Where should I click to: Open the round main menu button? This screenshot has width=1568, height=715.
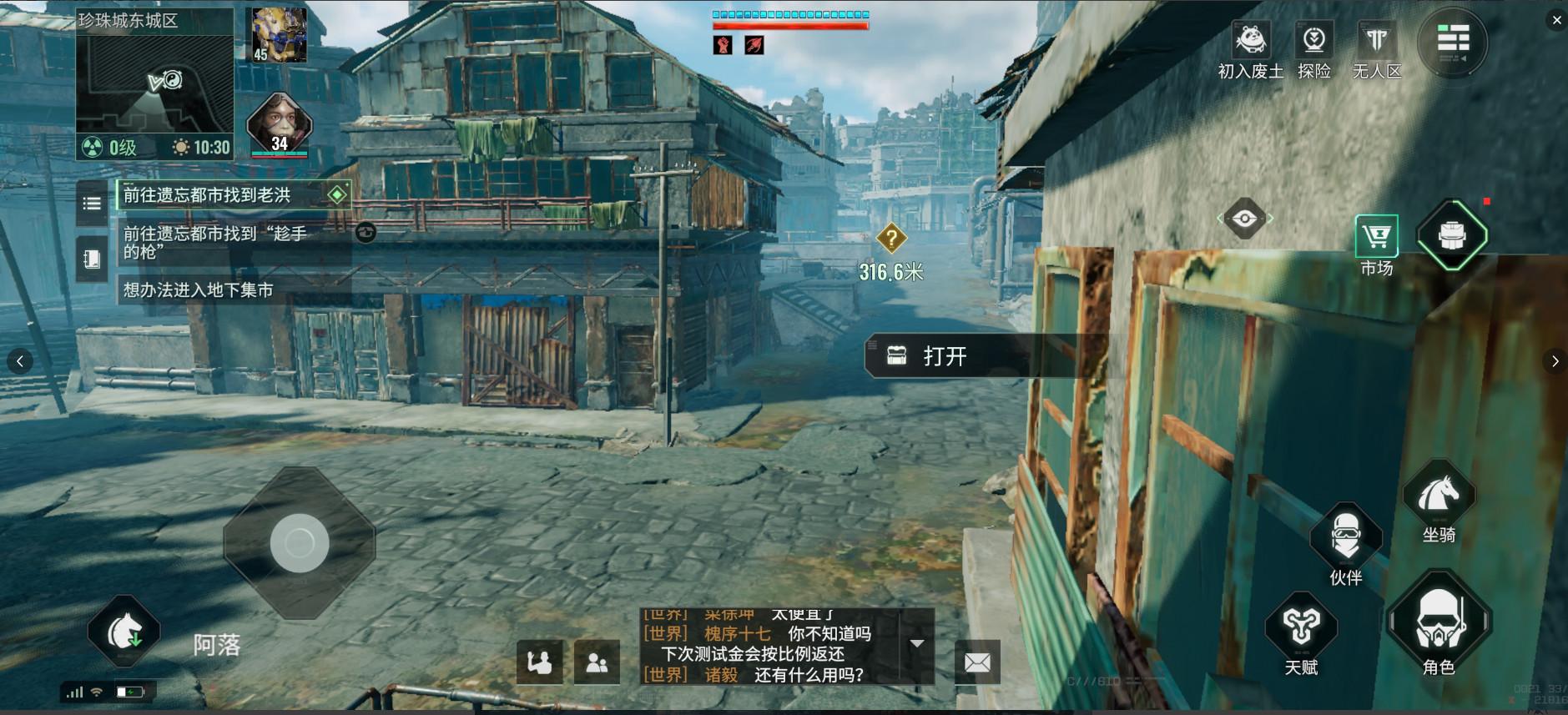[1453, 40]
